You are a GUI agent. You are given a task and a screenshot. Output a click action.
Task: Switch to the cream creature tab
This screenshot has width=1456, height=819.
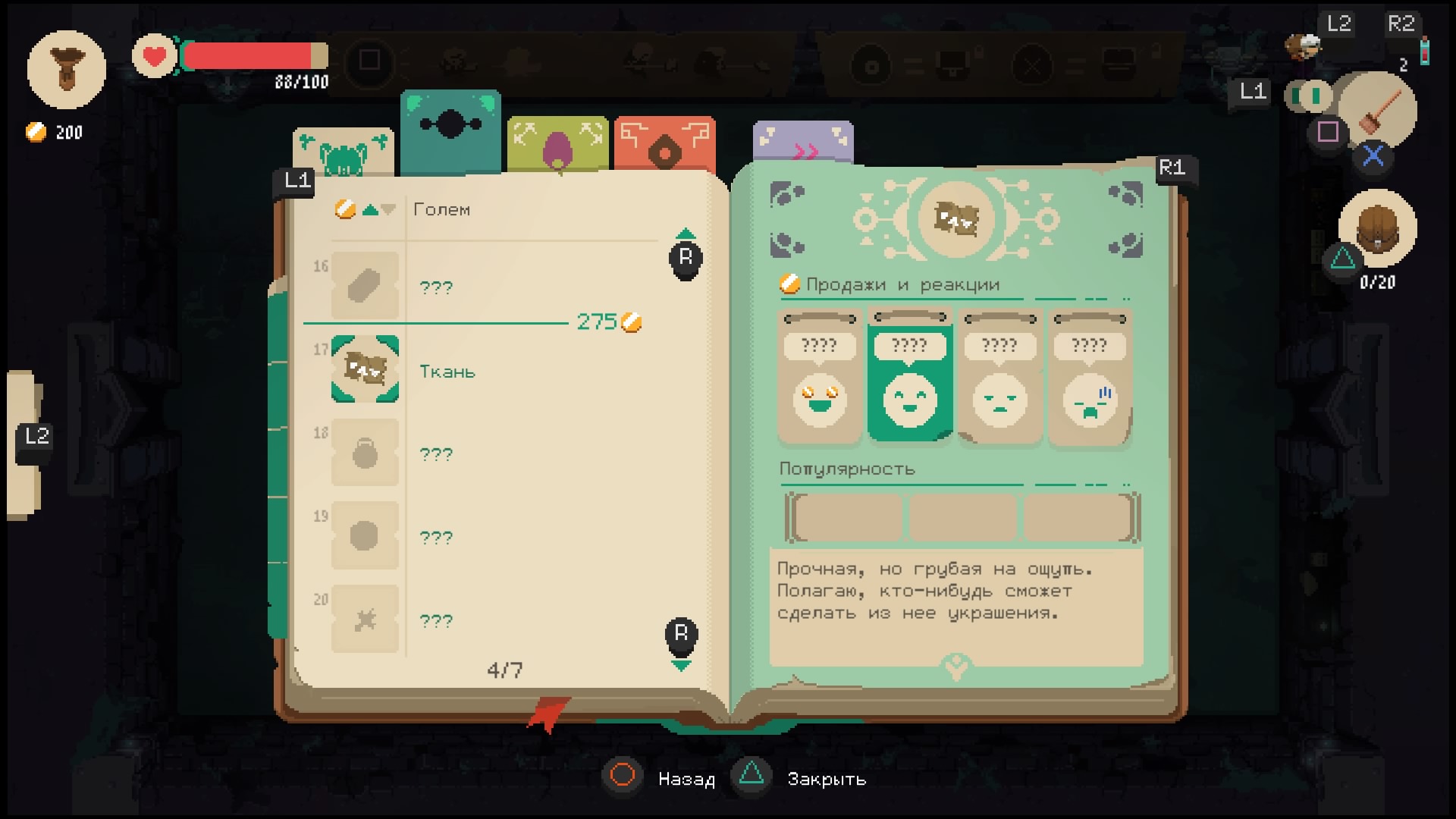[x=344, y=152]
